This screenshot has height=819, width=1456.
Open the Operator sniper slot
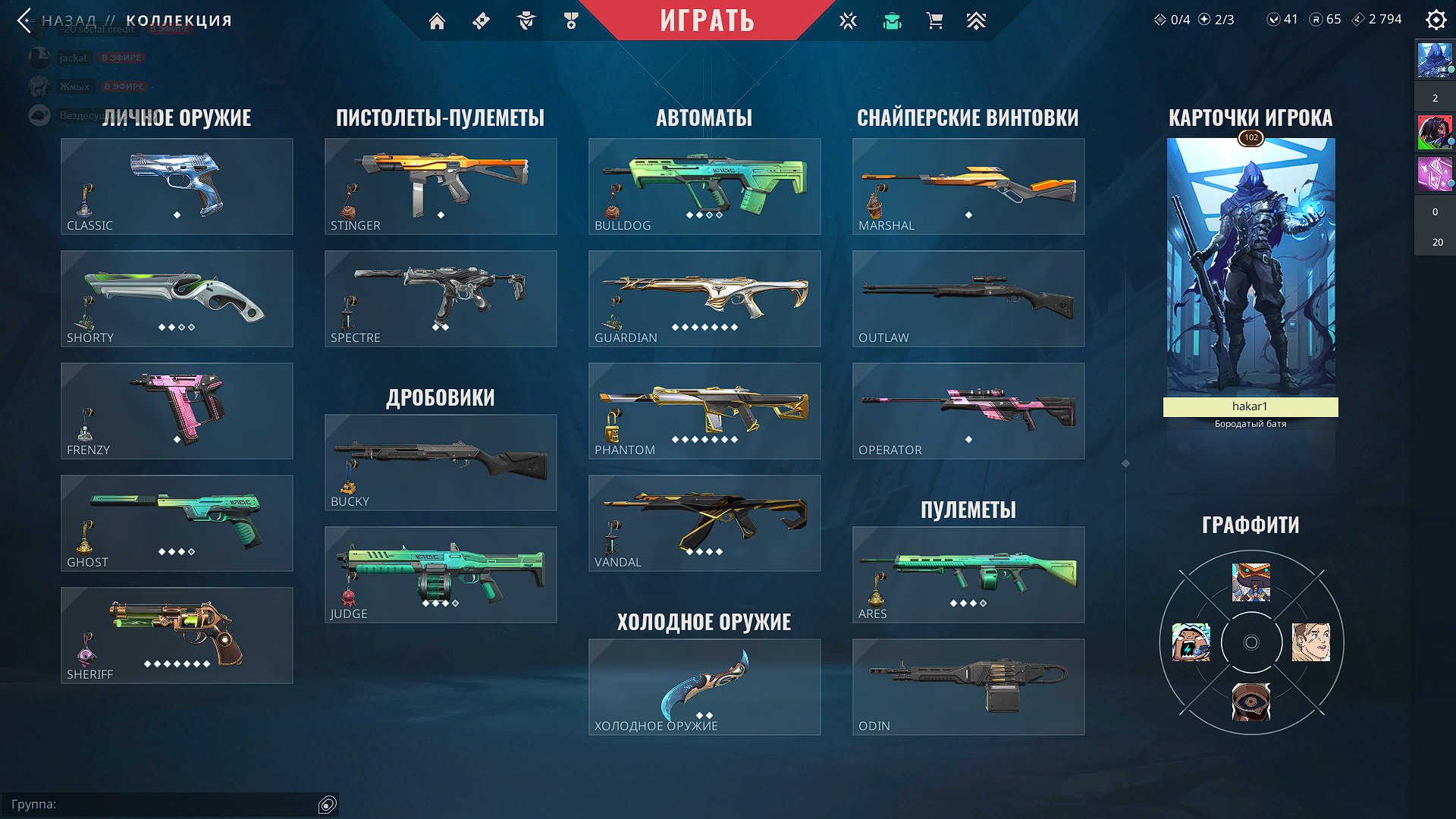(x=968, y=411)
